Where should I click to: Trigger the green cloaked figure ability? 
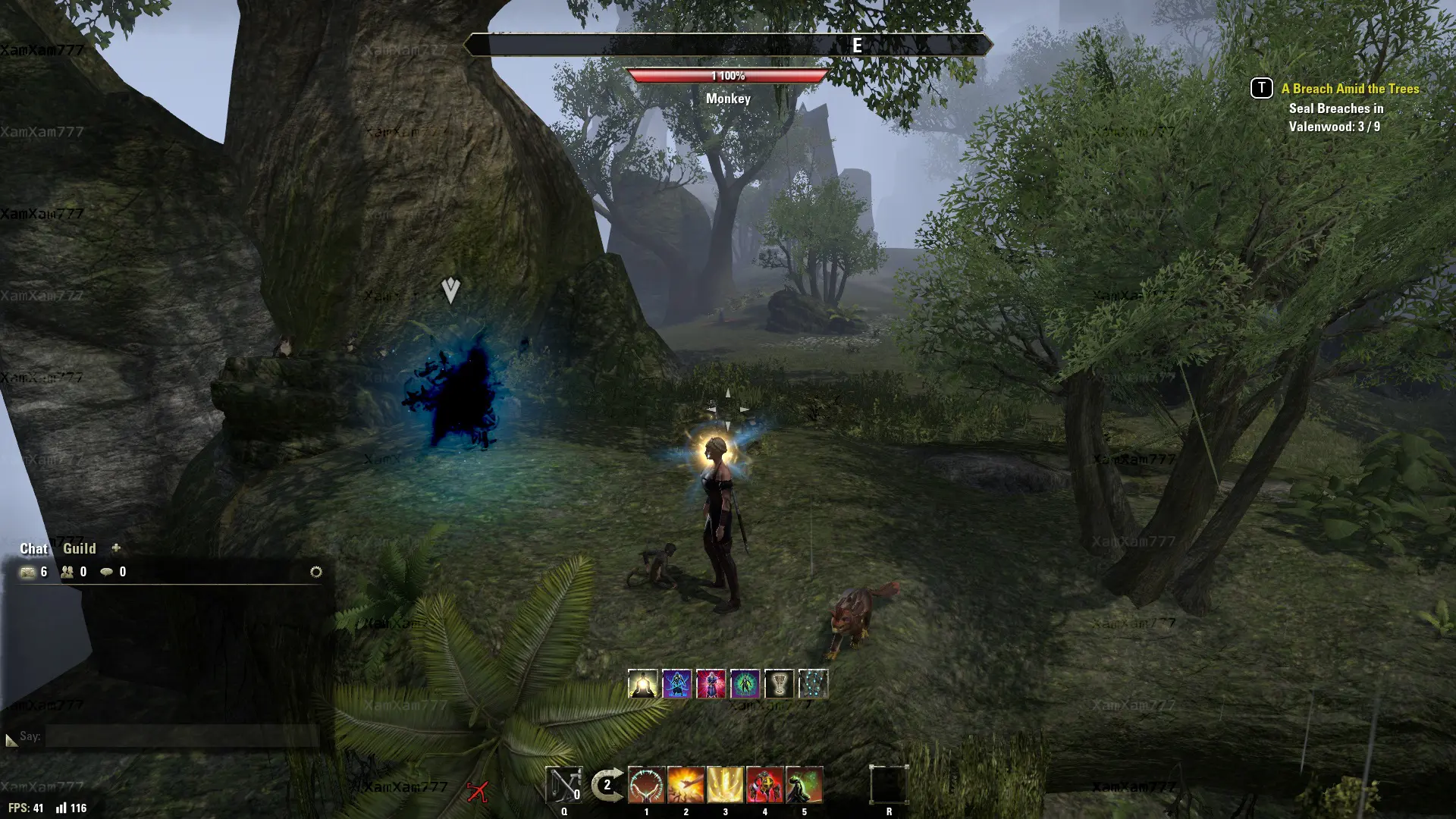805,785
